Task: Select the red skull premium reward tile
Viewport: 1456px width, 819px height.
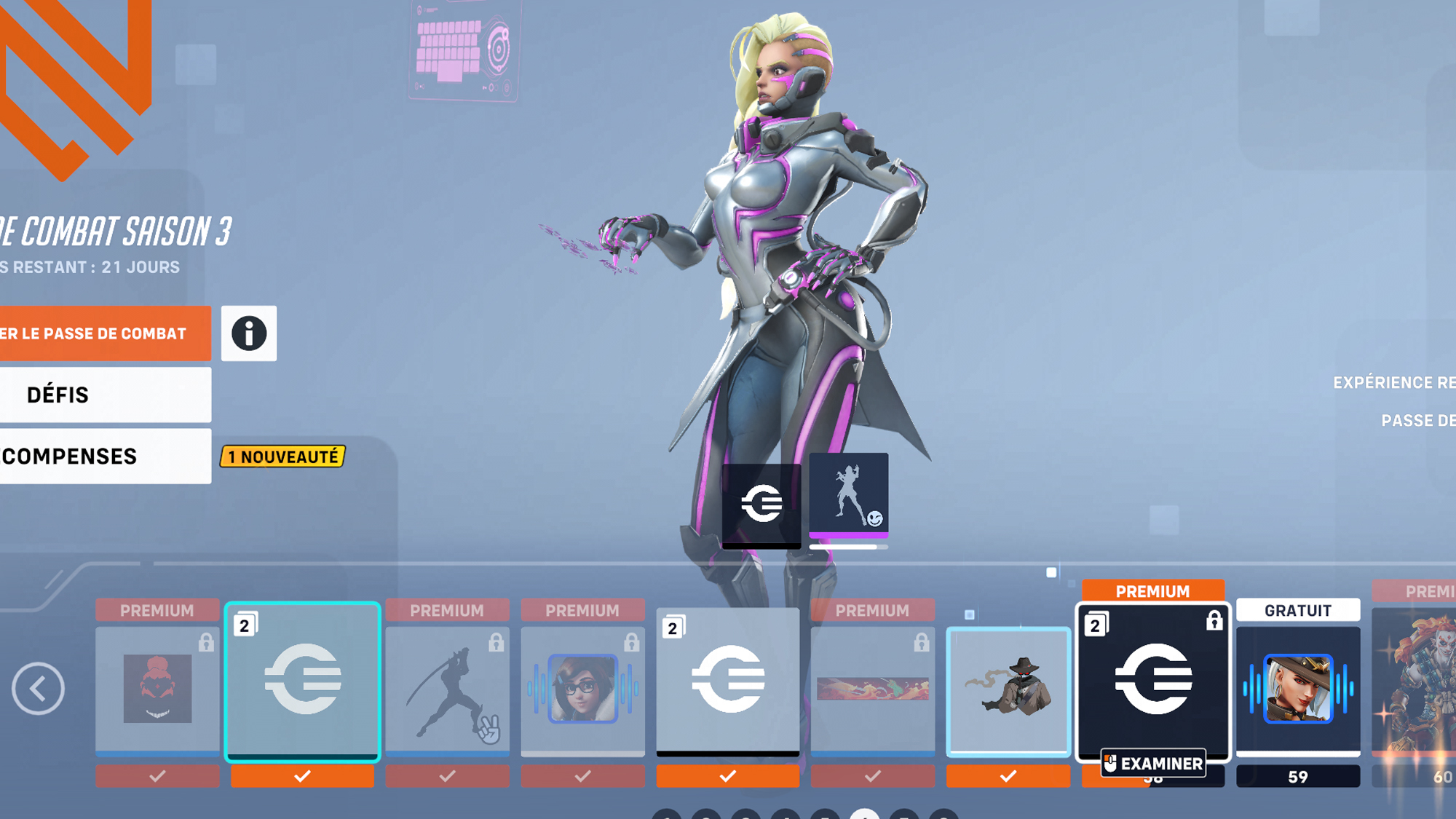Action: coord(157,688)
